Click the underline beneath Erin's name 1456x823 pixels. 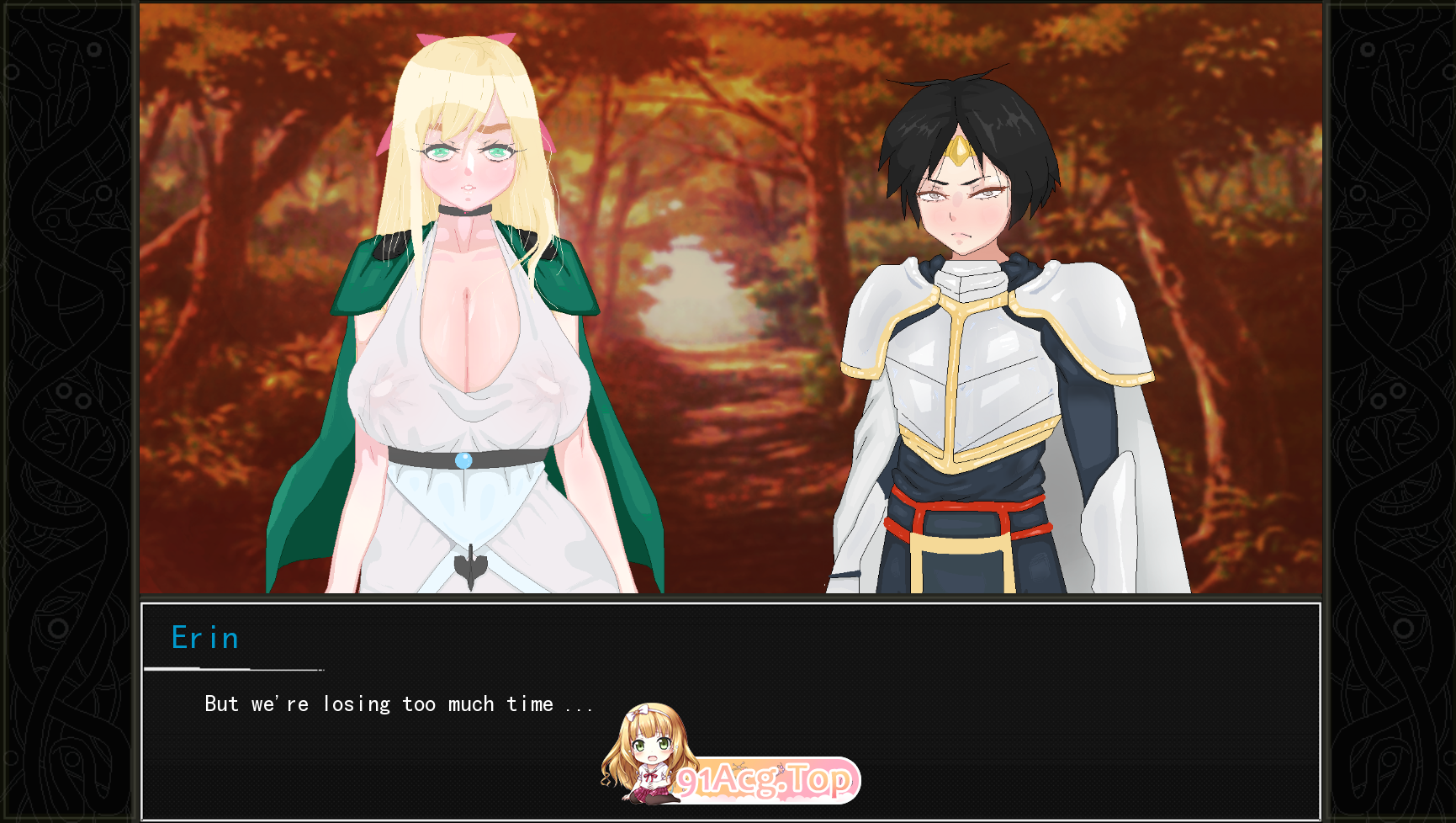[234, 670]
